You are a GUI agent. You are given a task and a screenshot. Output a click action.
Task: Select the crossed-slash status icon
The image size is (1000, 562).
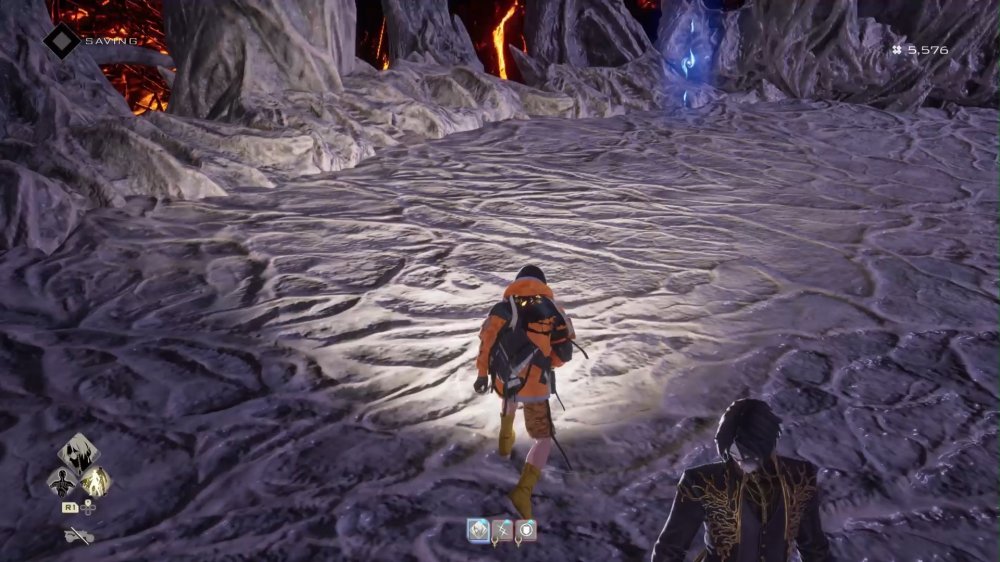[x=502, y=531]
